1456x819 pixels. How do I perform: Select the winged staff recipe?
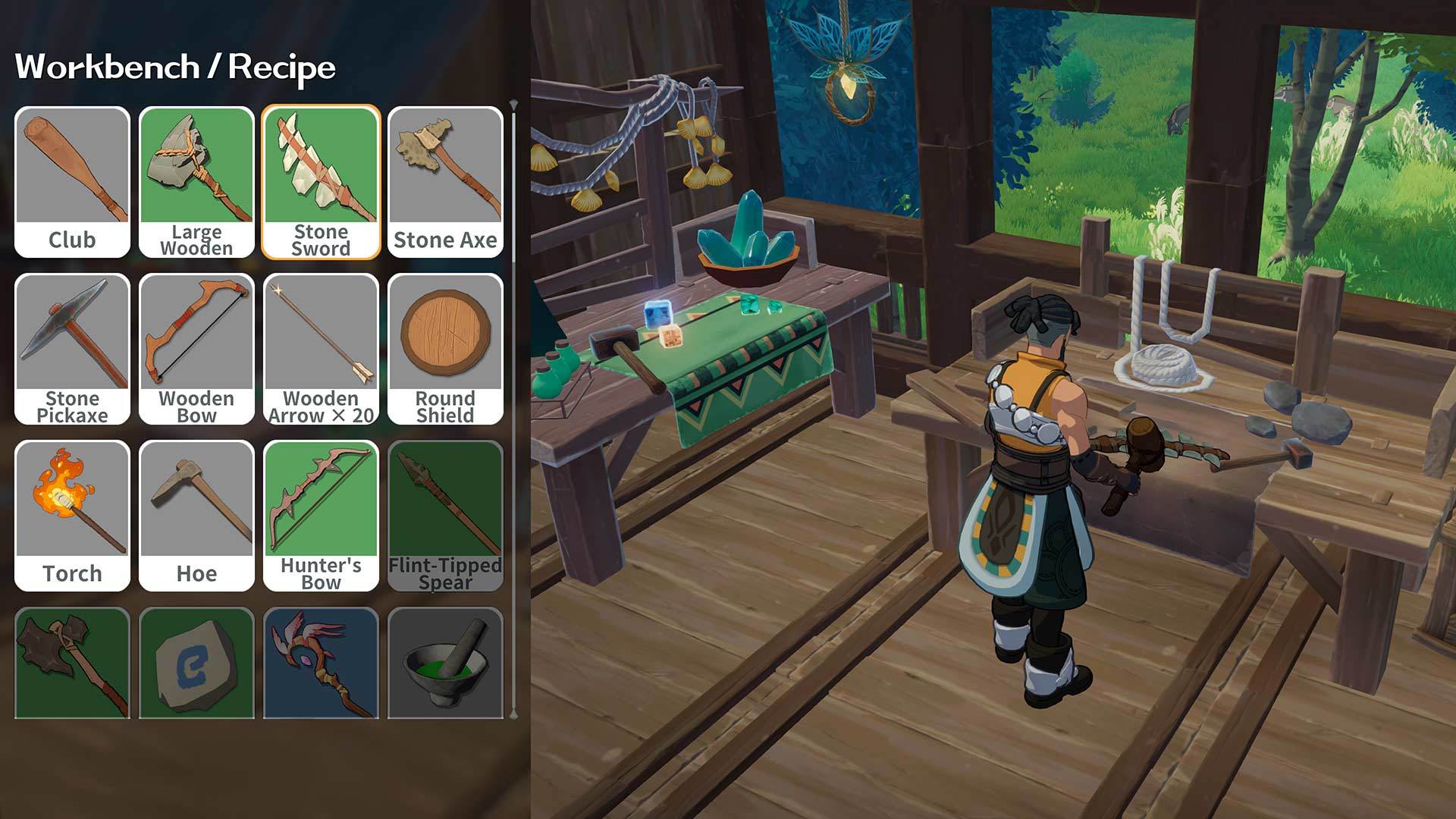click(322, 664)
